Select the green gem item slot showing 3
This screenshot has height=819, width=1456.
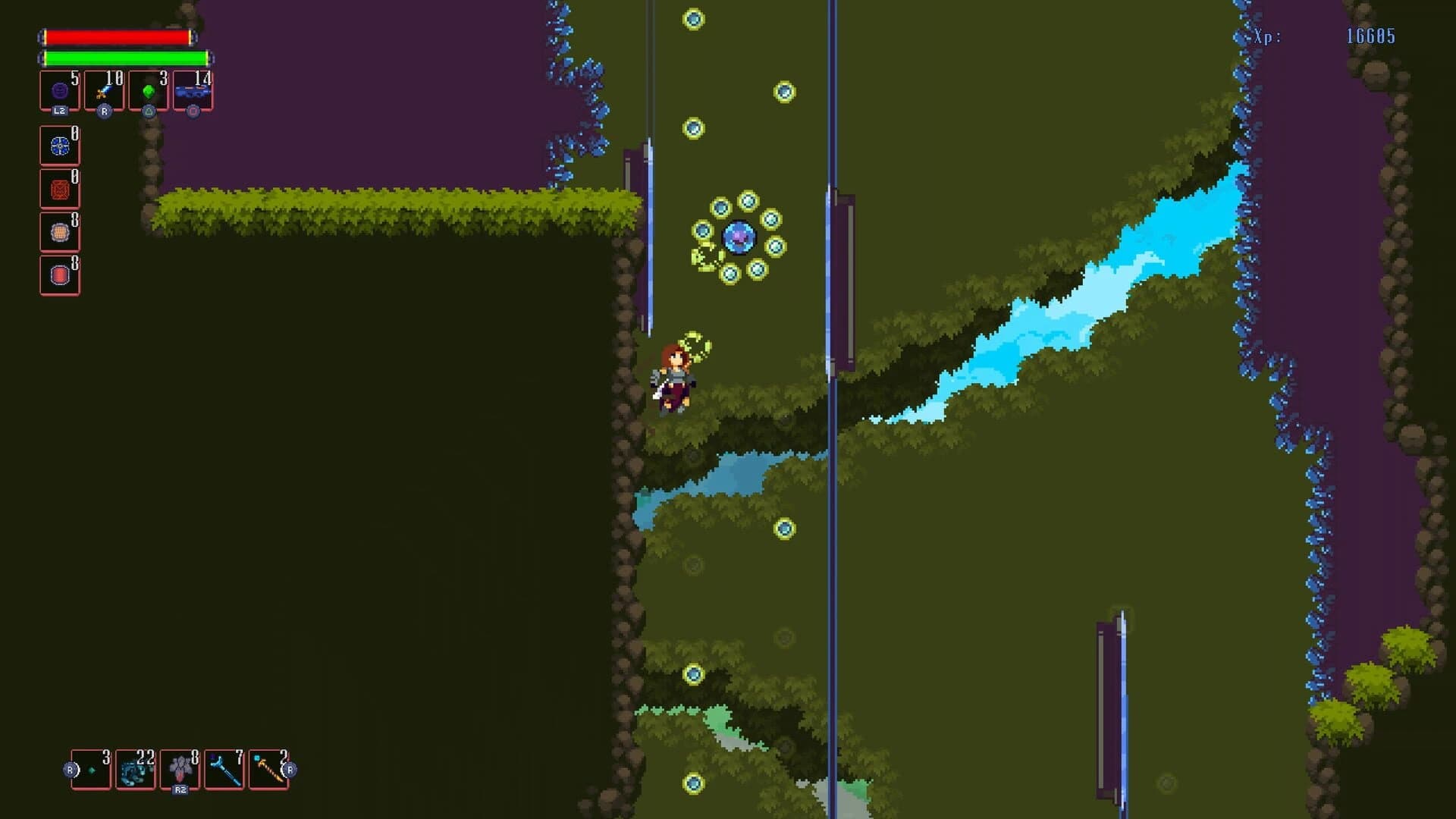[149, 90]
